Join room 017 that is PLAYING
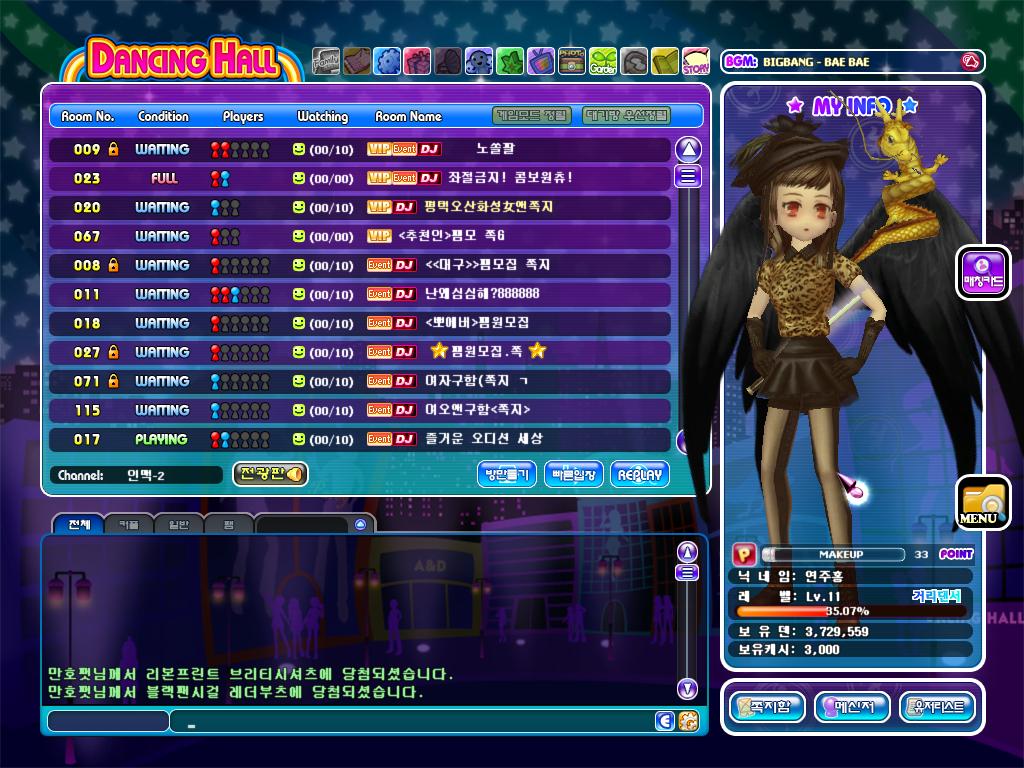Viewport: 1024px width, 768px height. (x=360, y=439)
